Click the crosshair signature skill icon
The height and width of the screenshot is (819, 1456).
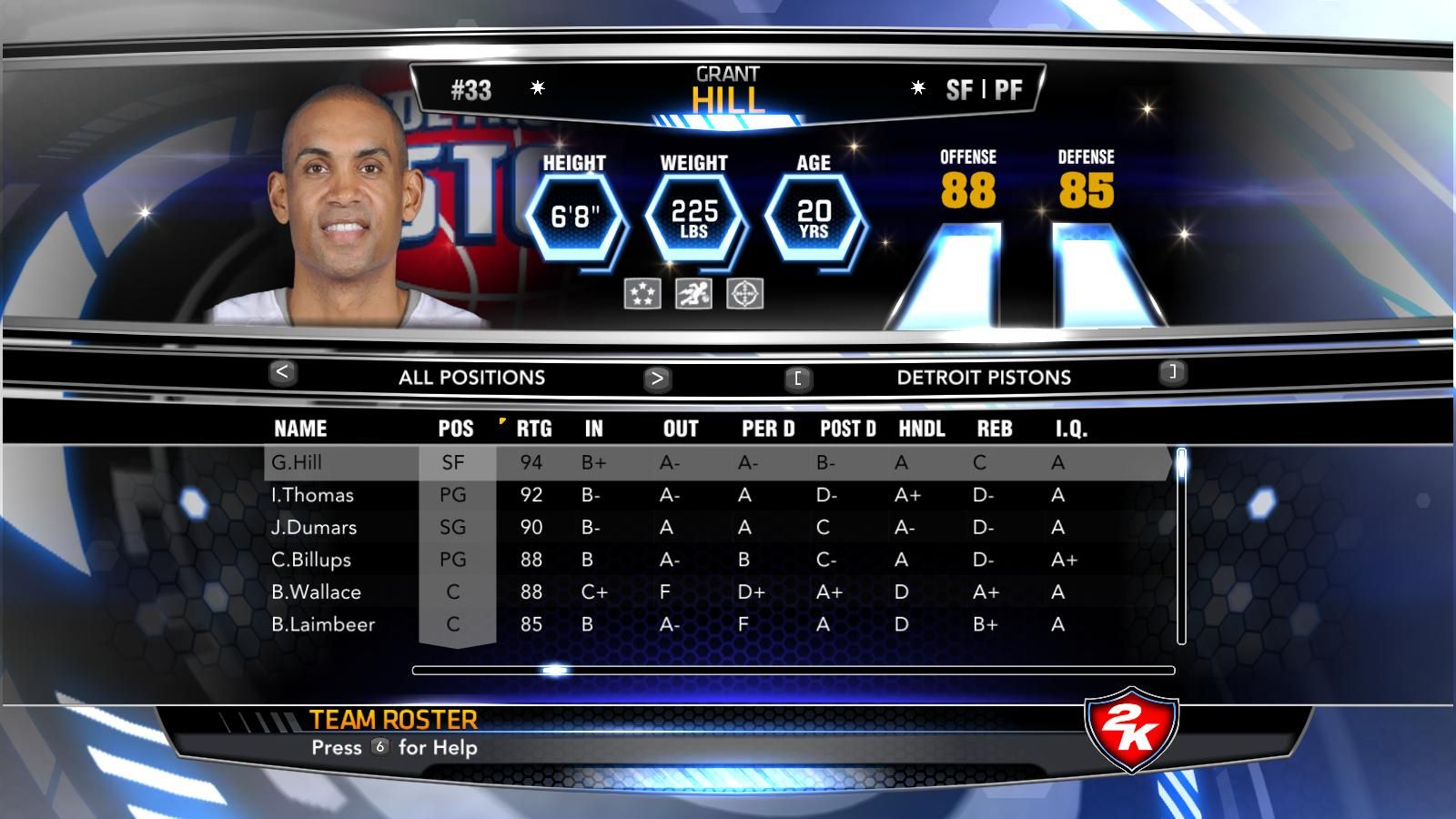(745, 294)
